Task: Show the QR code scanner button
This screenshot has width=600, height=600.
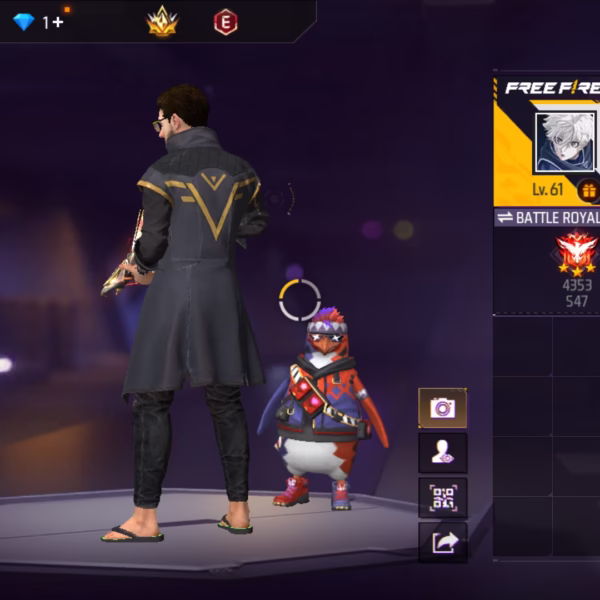Action: [442, 498]
